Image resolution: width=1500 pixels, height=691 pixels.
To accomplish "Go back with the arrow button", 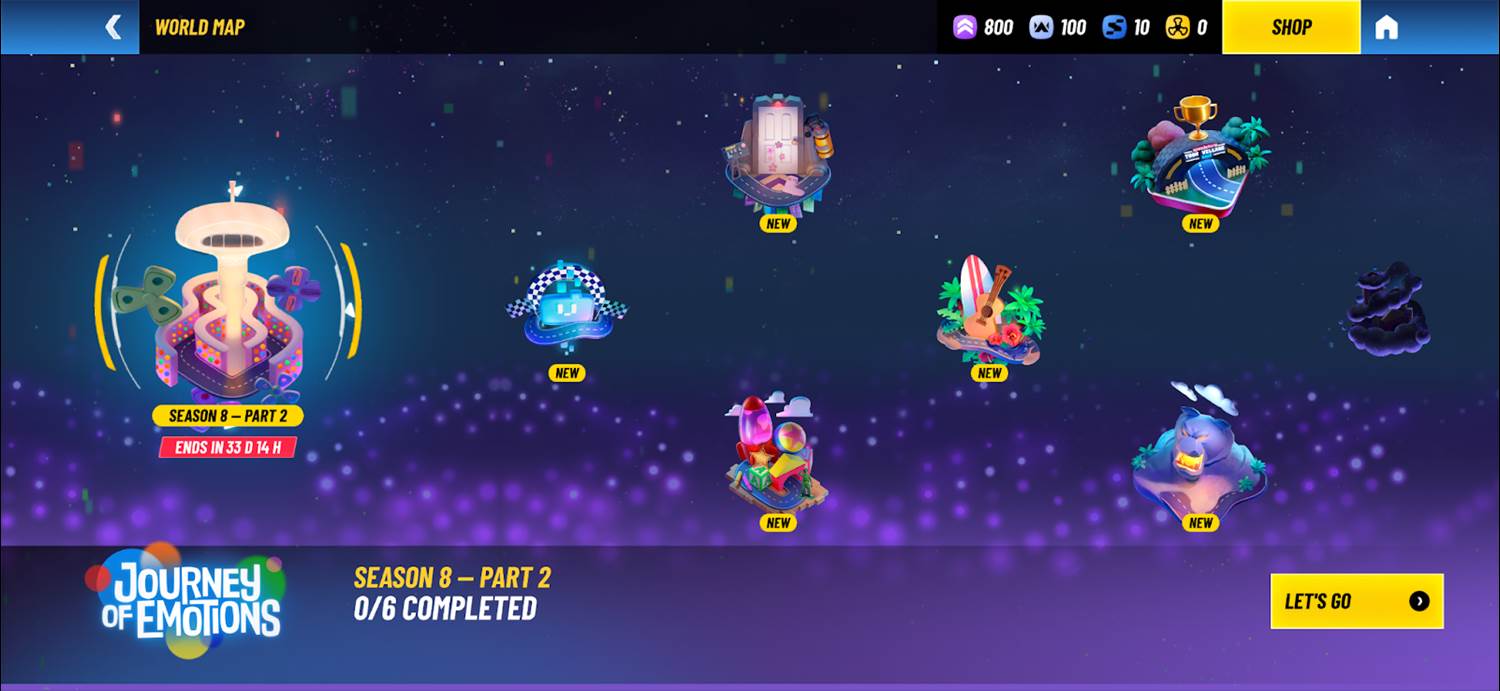I will pyautogui.click(x=113, y=27).
